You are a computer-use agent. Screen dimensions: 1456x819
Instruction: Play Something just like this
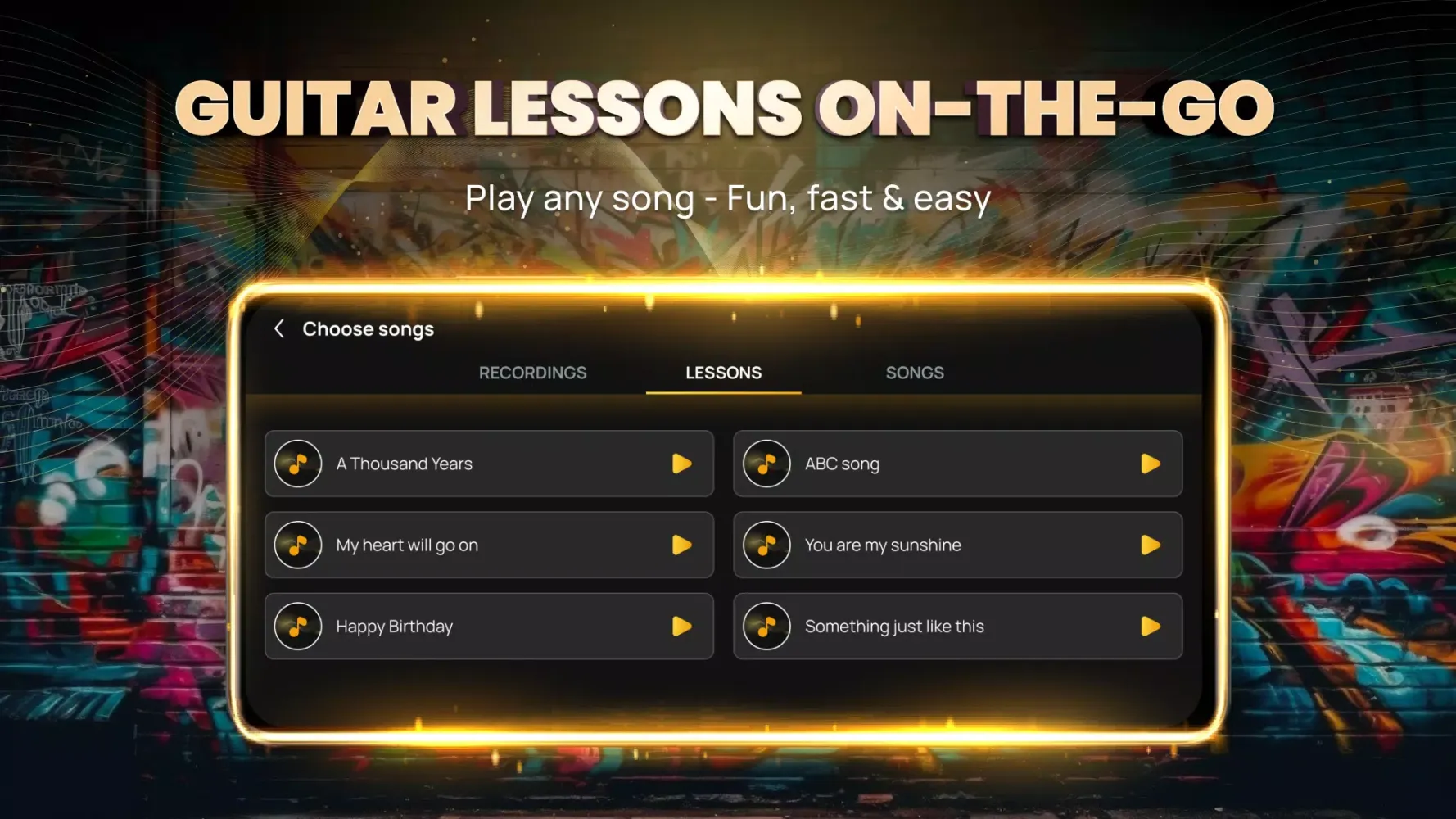click(x=1151, y=627)
